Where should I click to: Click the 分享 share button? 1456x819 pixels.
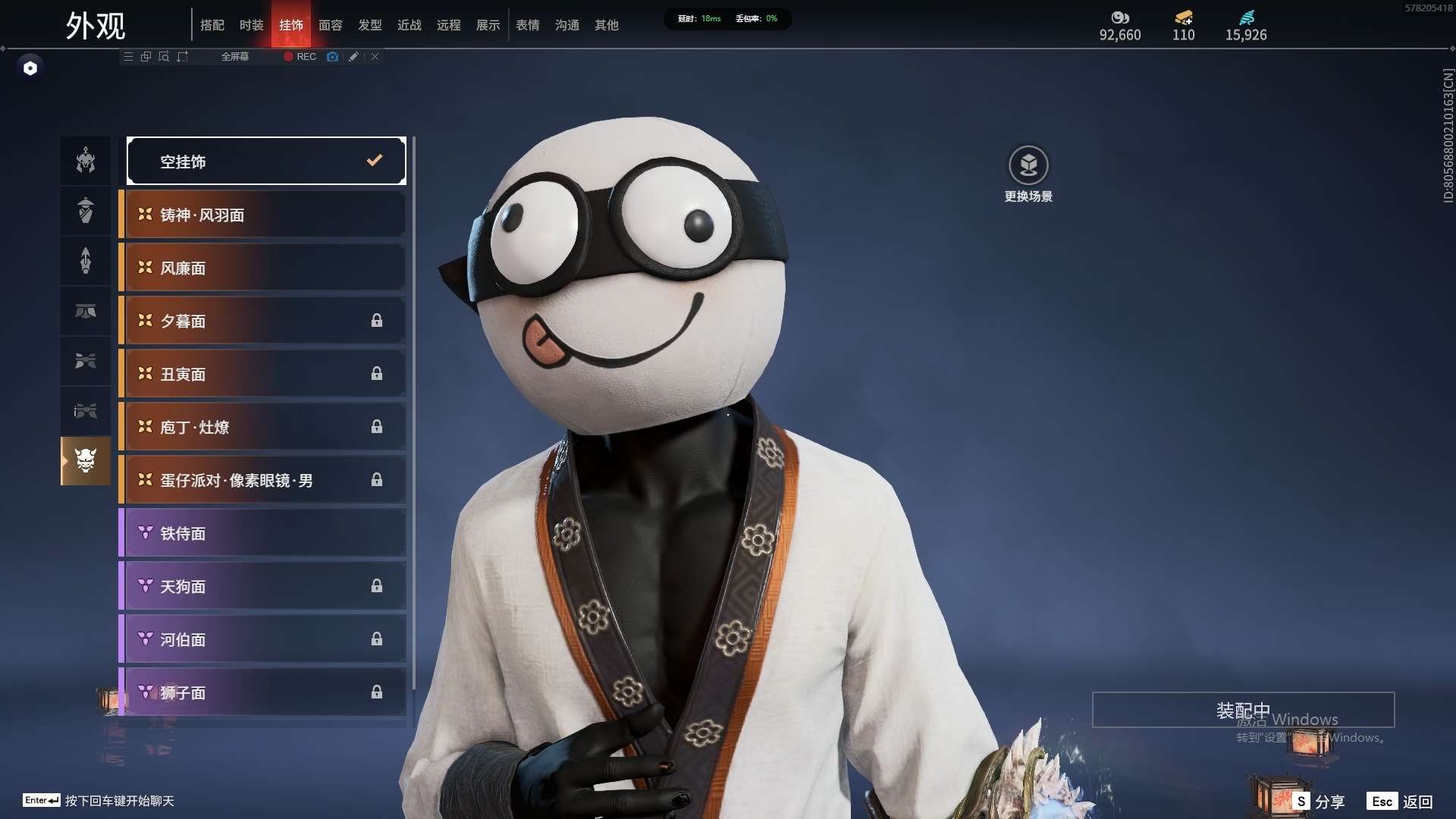click(x=1320, y=801)
